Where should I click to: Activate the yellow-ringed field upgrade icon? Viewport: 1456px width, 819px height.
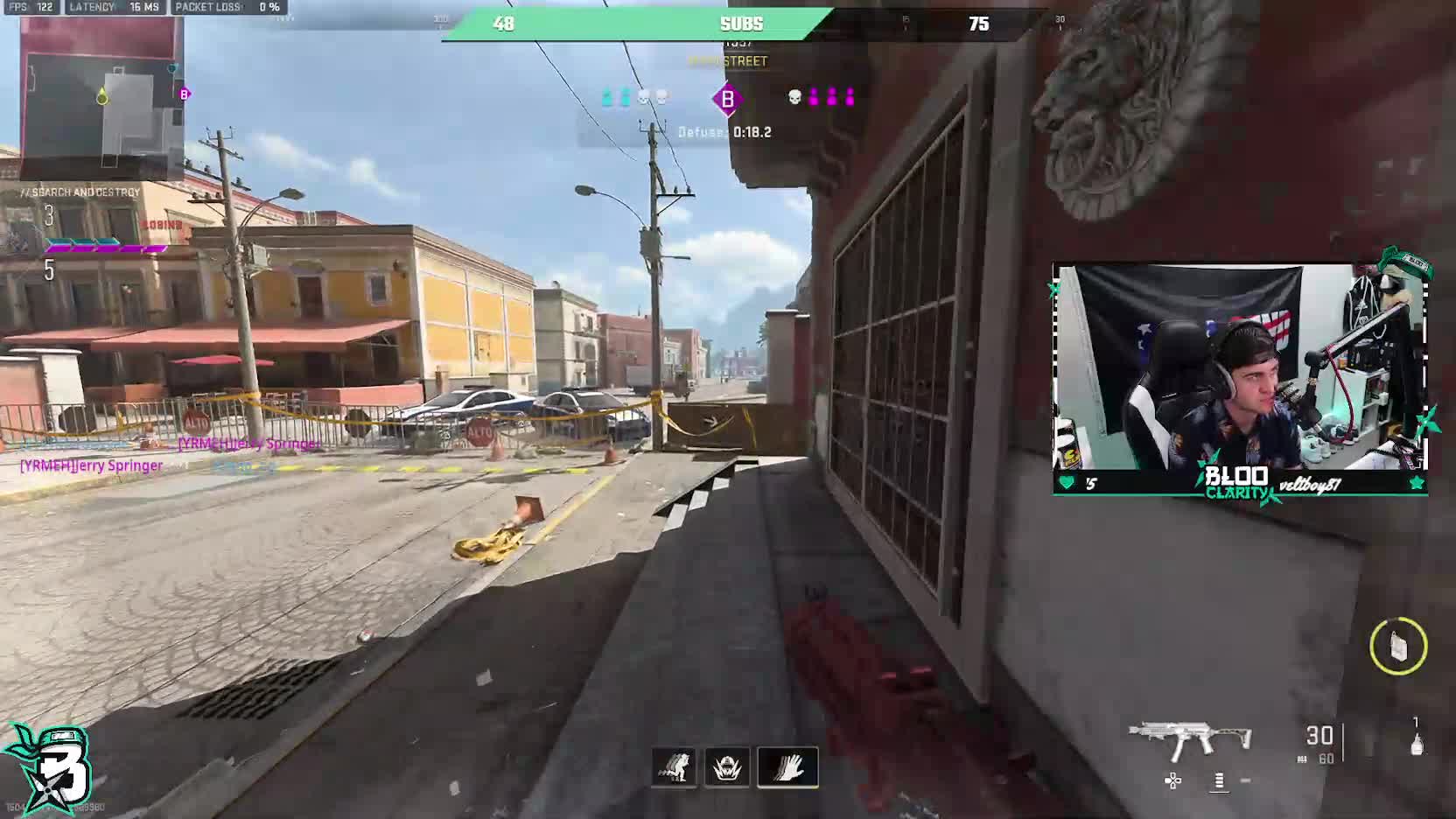tap(1397, 647)
